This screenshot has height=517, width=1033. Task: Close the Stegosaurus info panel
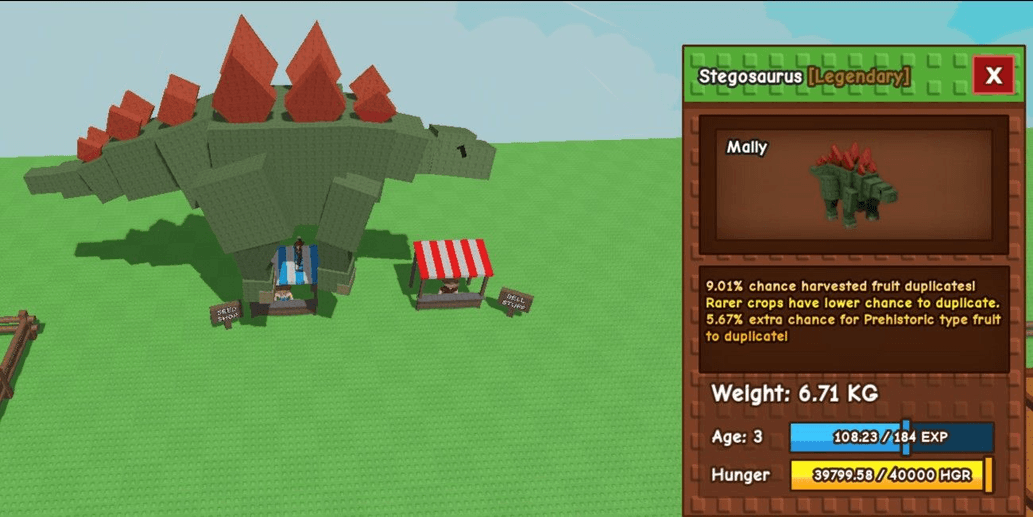tap(993, 75)
